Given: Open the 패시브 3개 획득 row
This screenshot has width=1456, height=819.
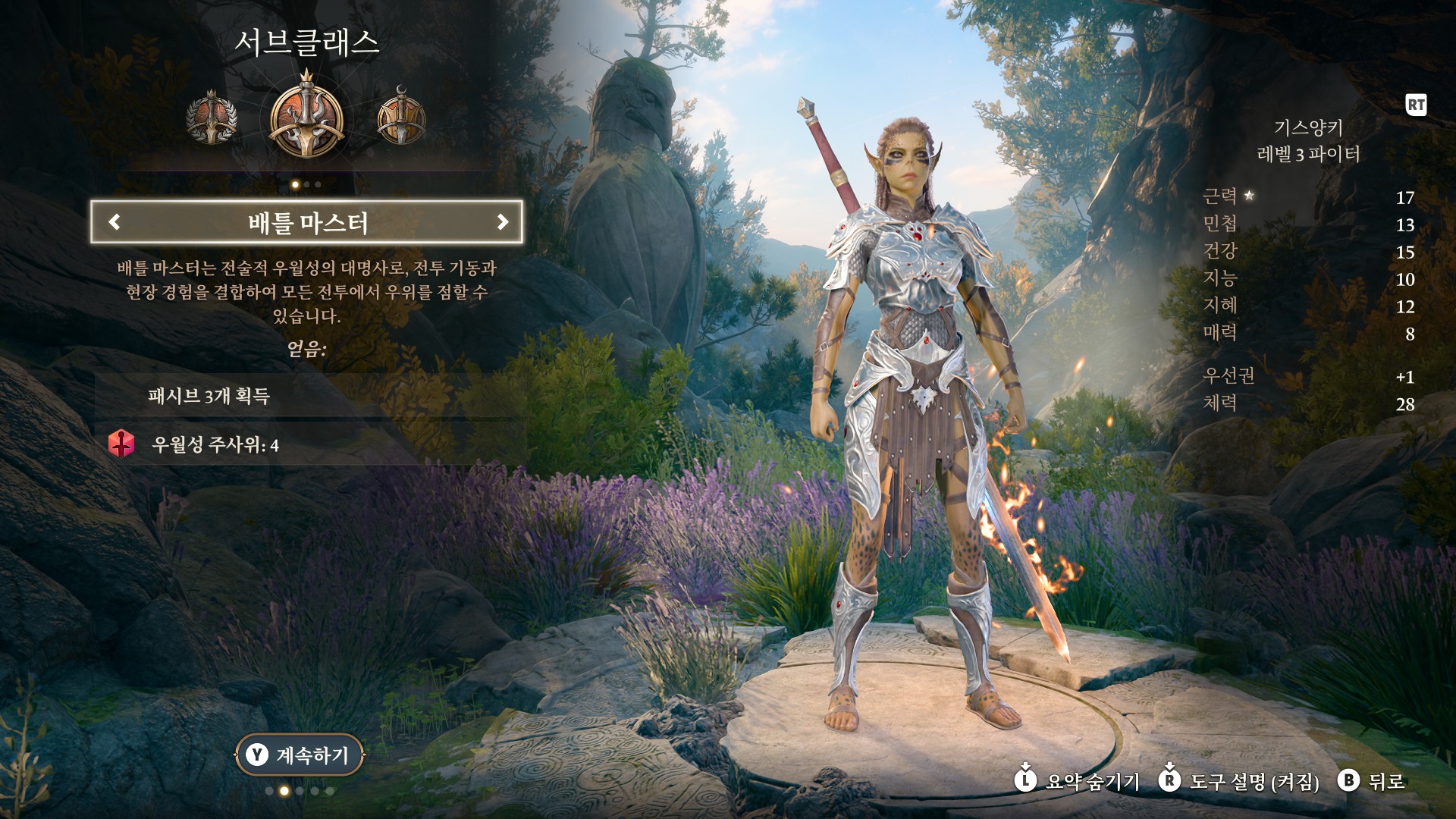Looking at the screenshot, I should (307, 396).
